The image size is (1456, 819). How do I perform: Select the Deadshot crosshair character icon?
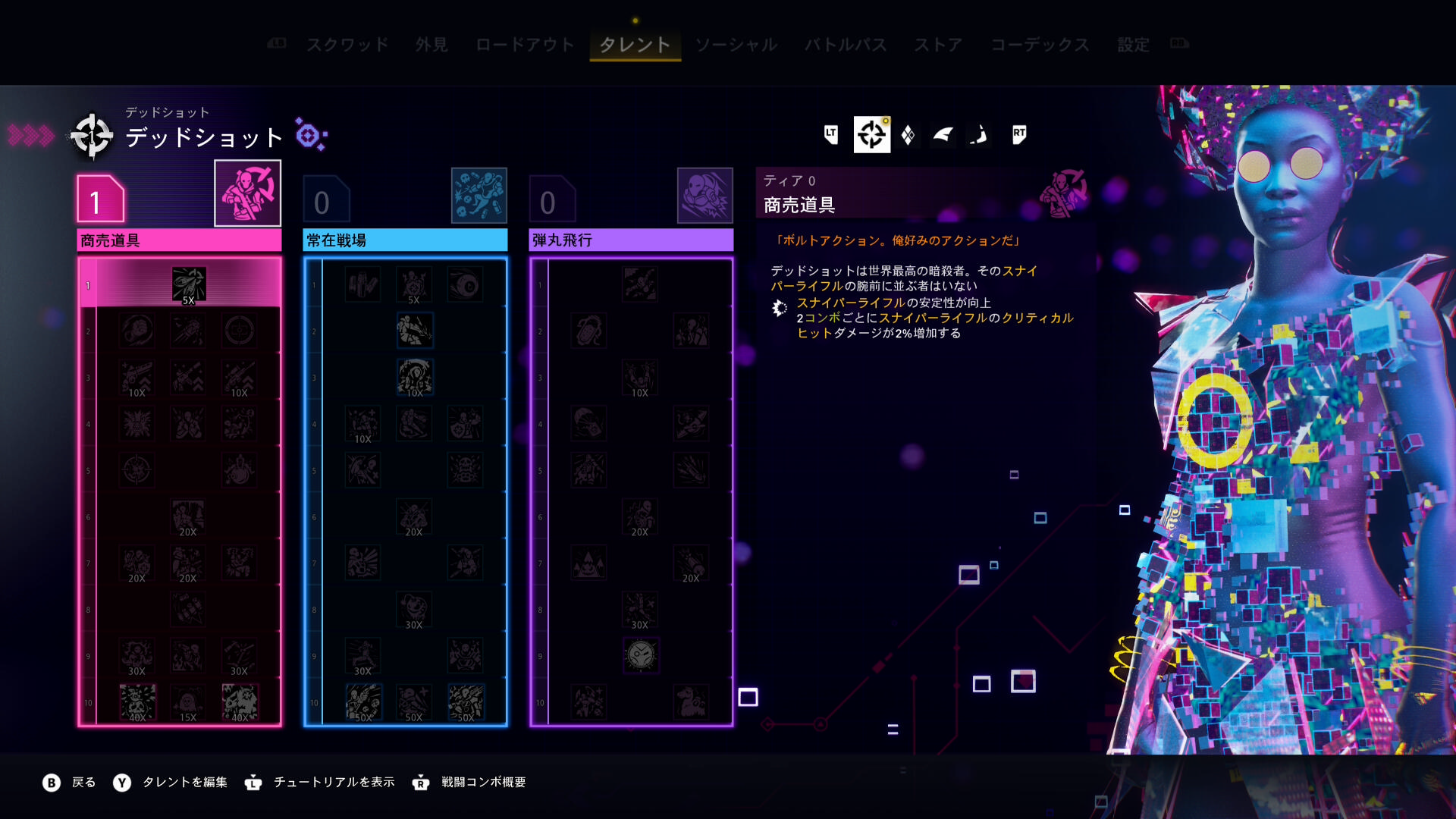(x=871, y=135)
